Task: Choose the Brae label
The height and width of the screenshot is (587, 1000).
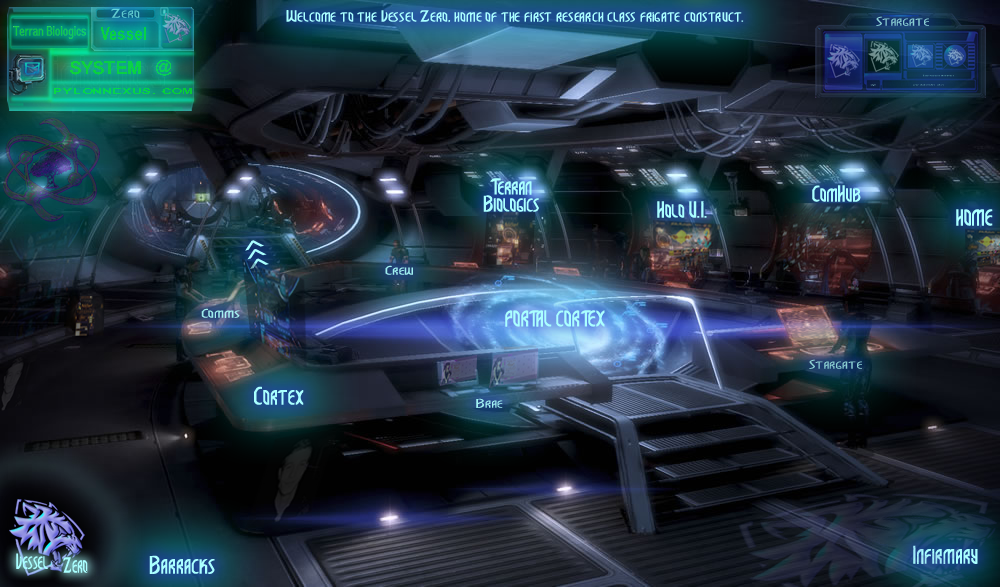Action: coord(489,403)
